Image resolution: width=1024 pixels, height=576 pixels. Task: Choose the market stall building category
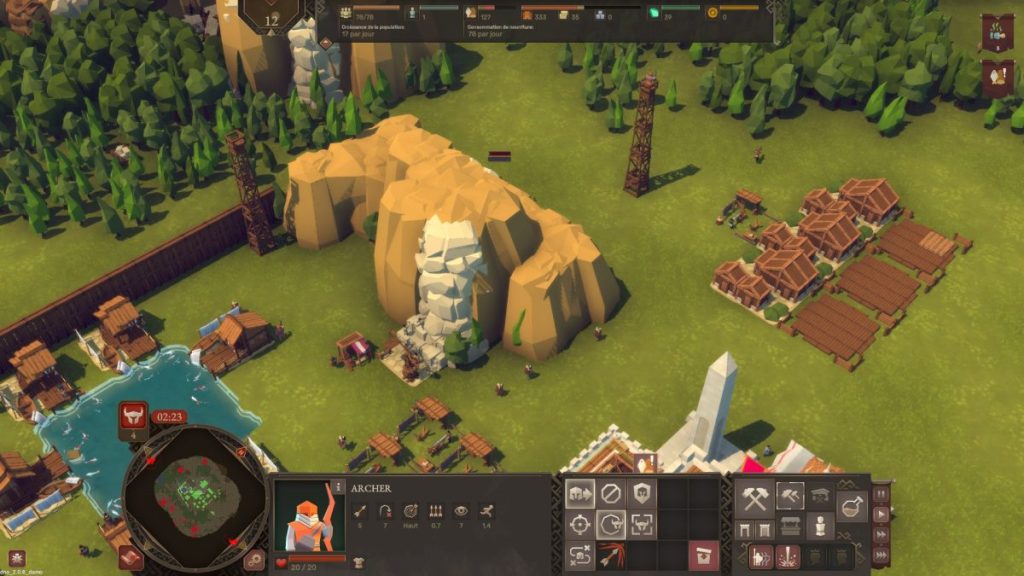tap(790, 526)
